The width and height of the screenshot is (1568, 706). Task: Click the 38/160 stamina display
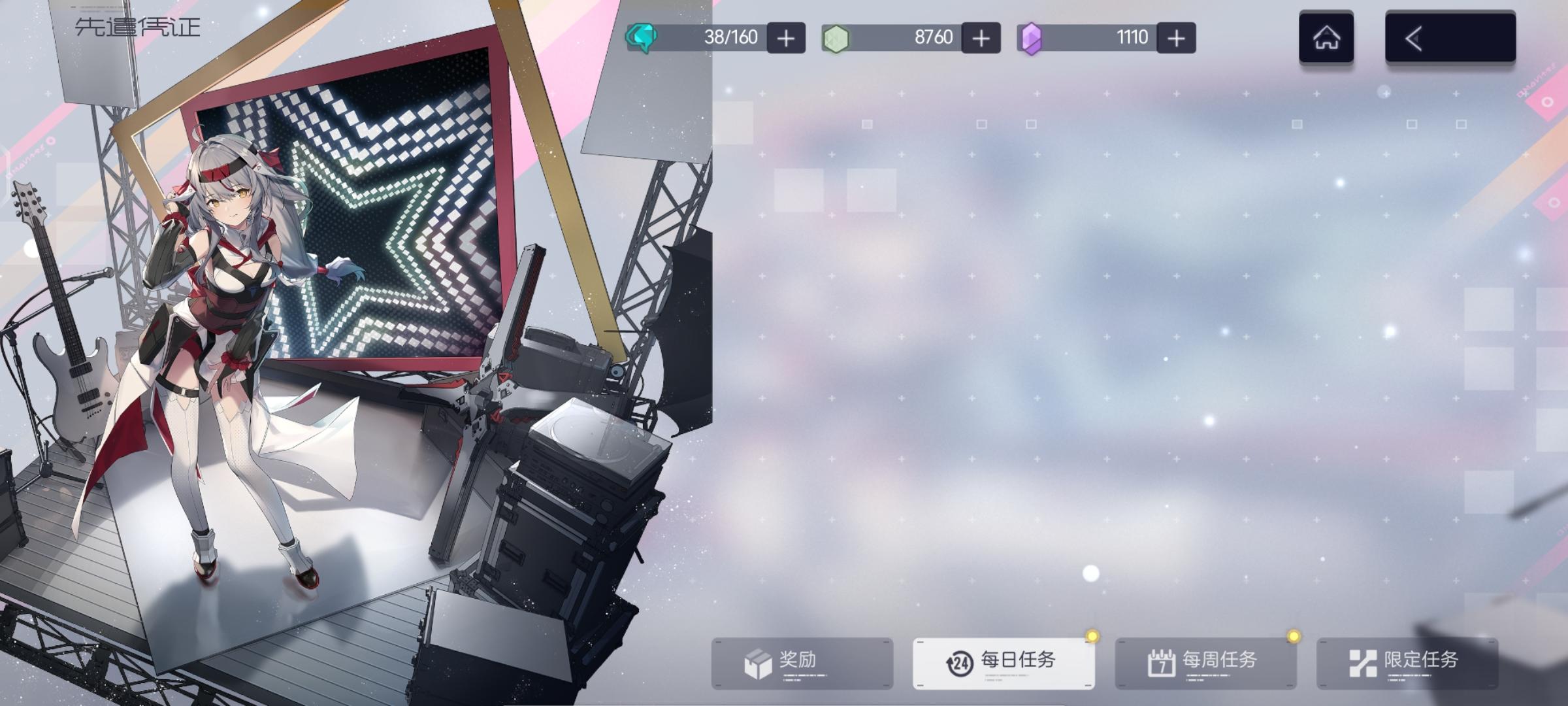click(x=732, y=37)
